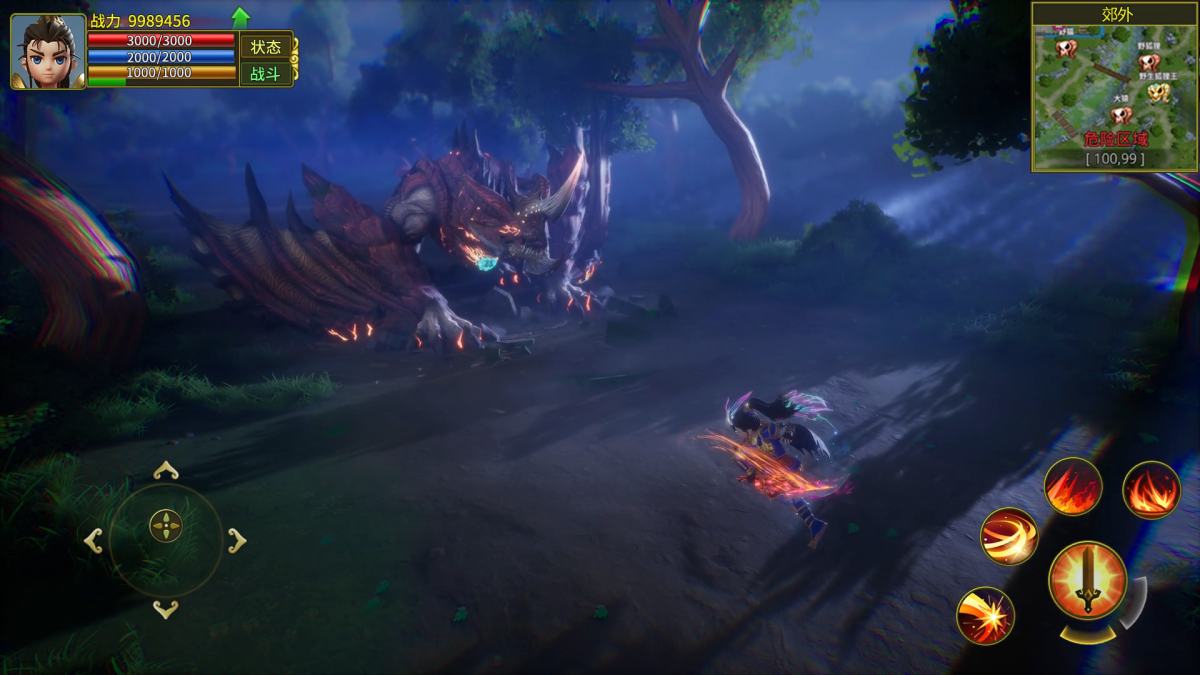Cast the blazing flames skill
The image size is (1200, 675).
[x=1151, y=490]
